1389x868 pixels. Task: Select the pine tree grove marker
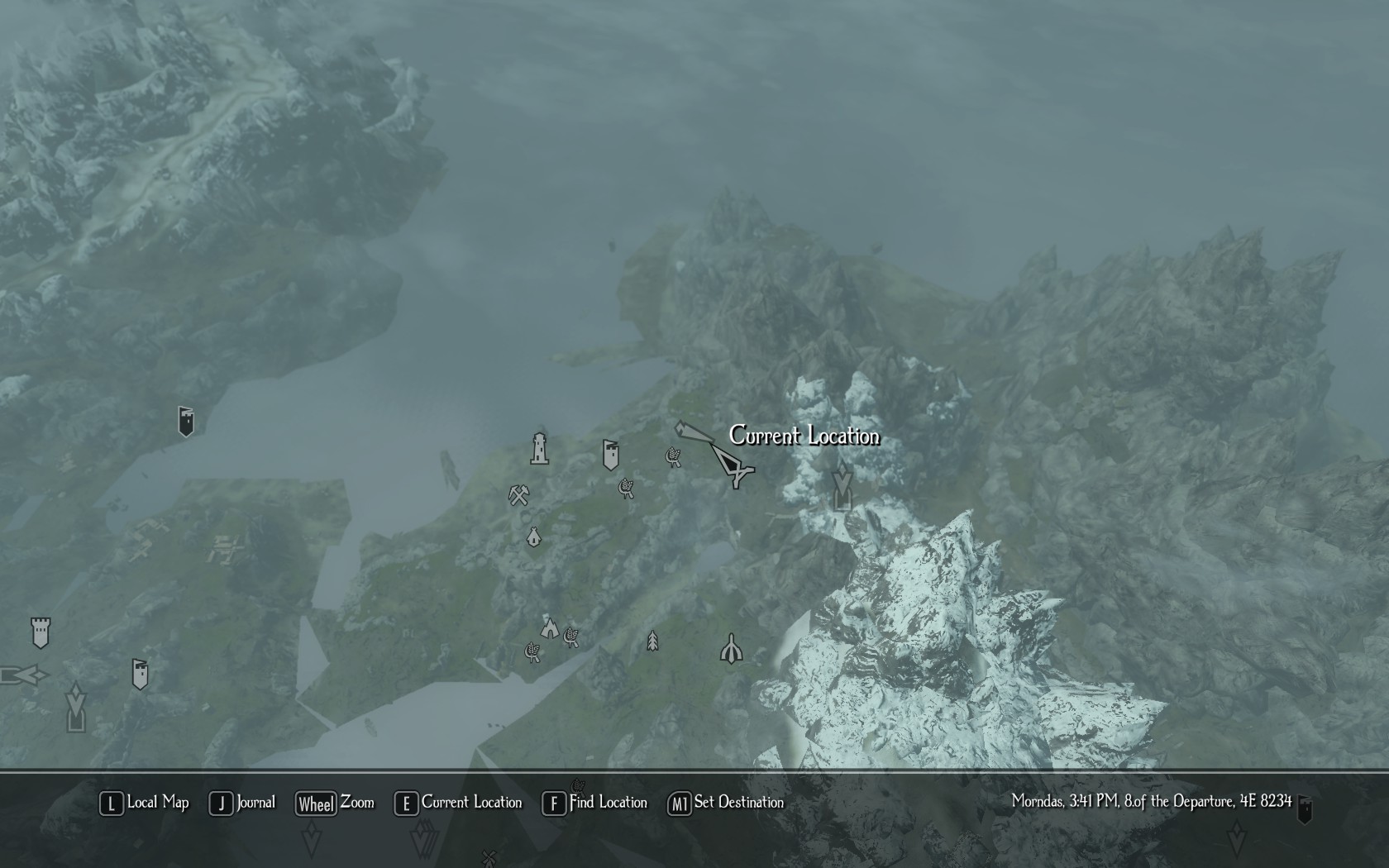click(652, 641)
